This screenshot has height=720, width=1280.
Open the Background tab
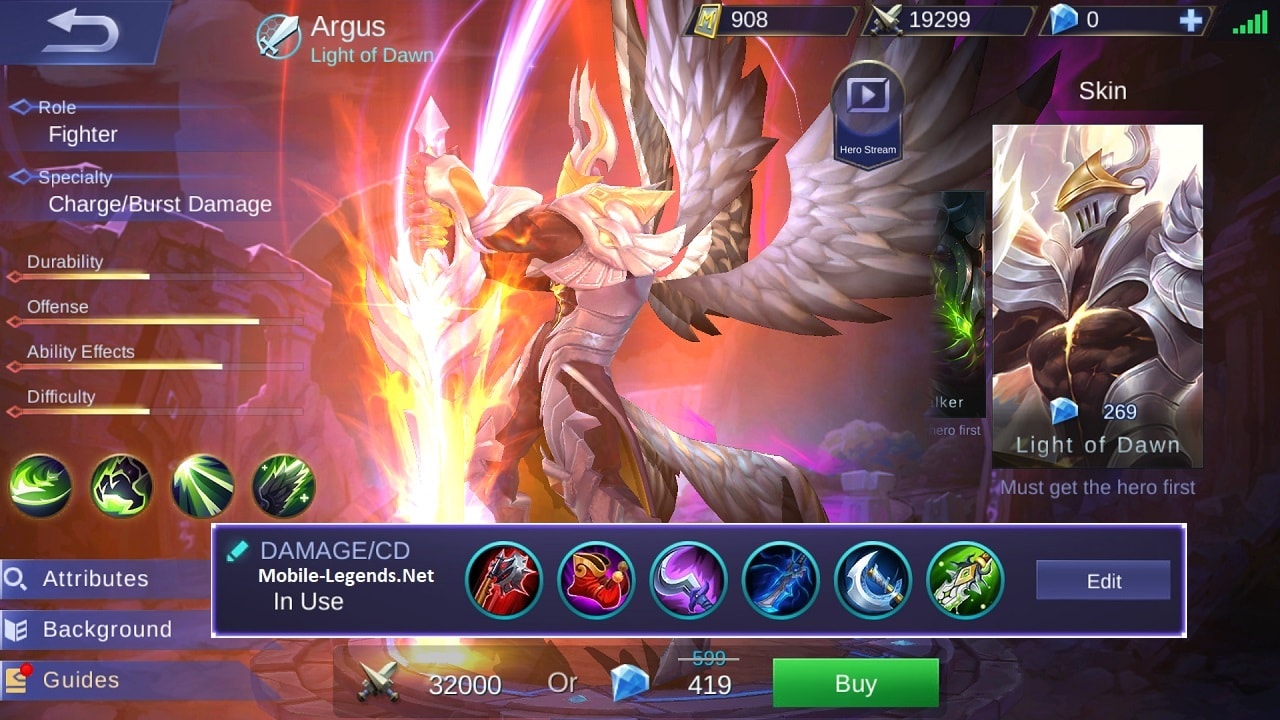[x=104, y=629]
